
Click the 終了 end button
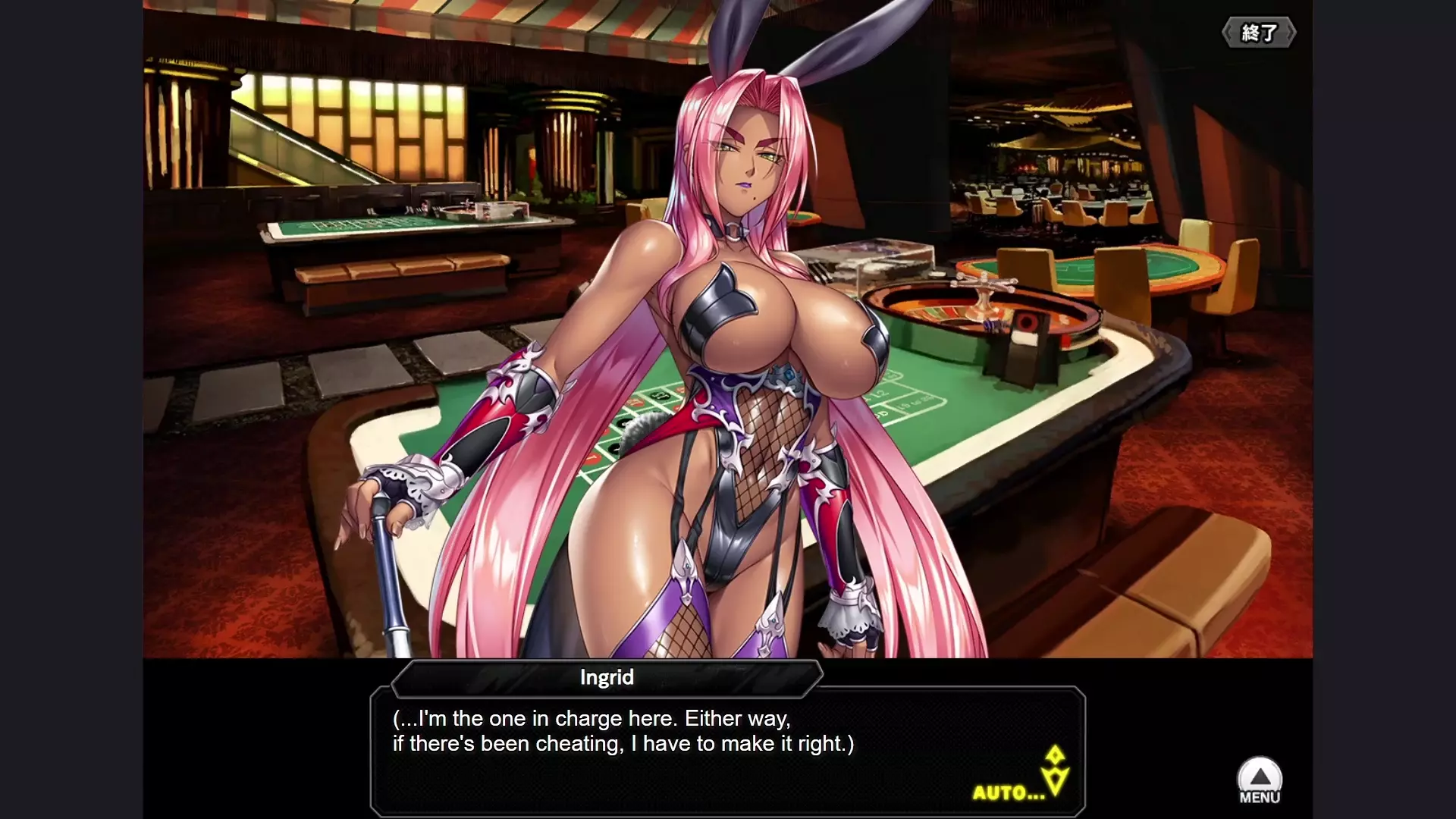coord(1258,33)
